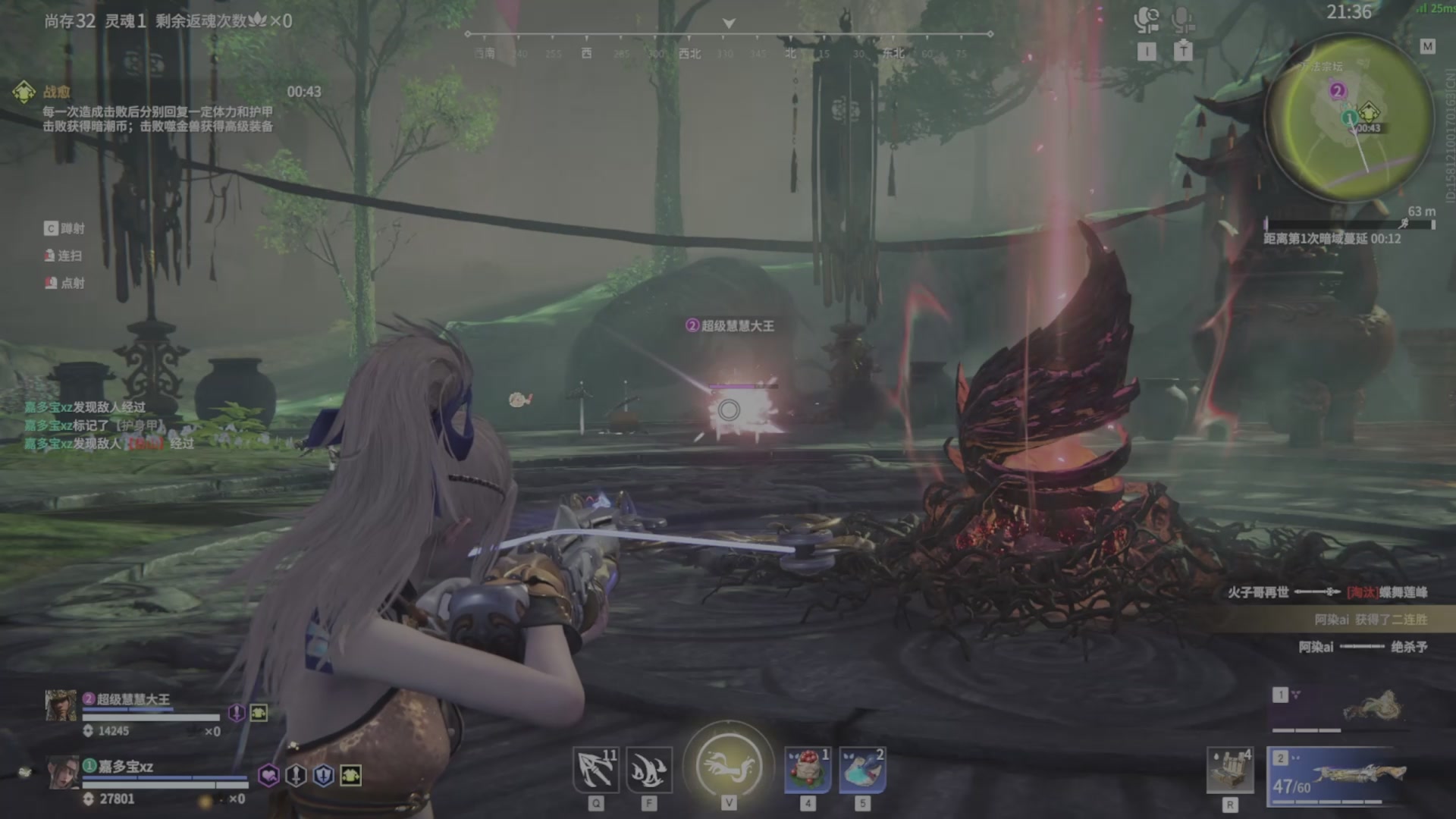Click the teammate 2 marker on minimap
This screenshot has height=819, width=1456.
click(1338, 91)
